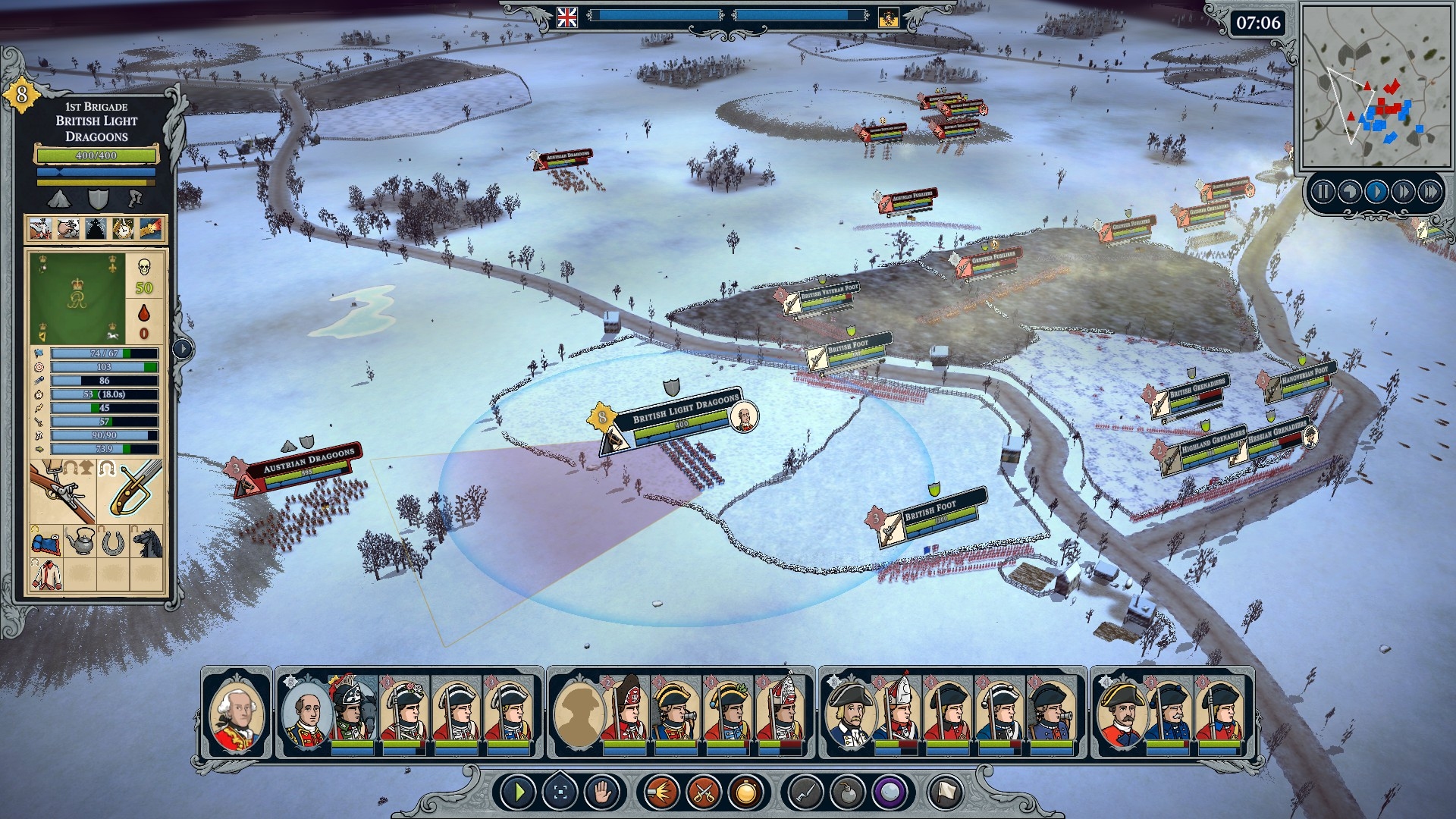Click the horseshoe equipment slot

click(x=113, y=541)
